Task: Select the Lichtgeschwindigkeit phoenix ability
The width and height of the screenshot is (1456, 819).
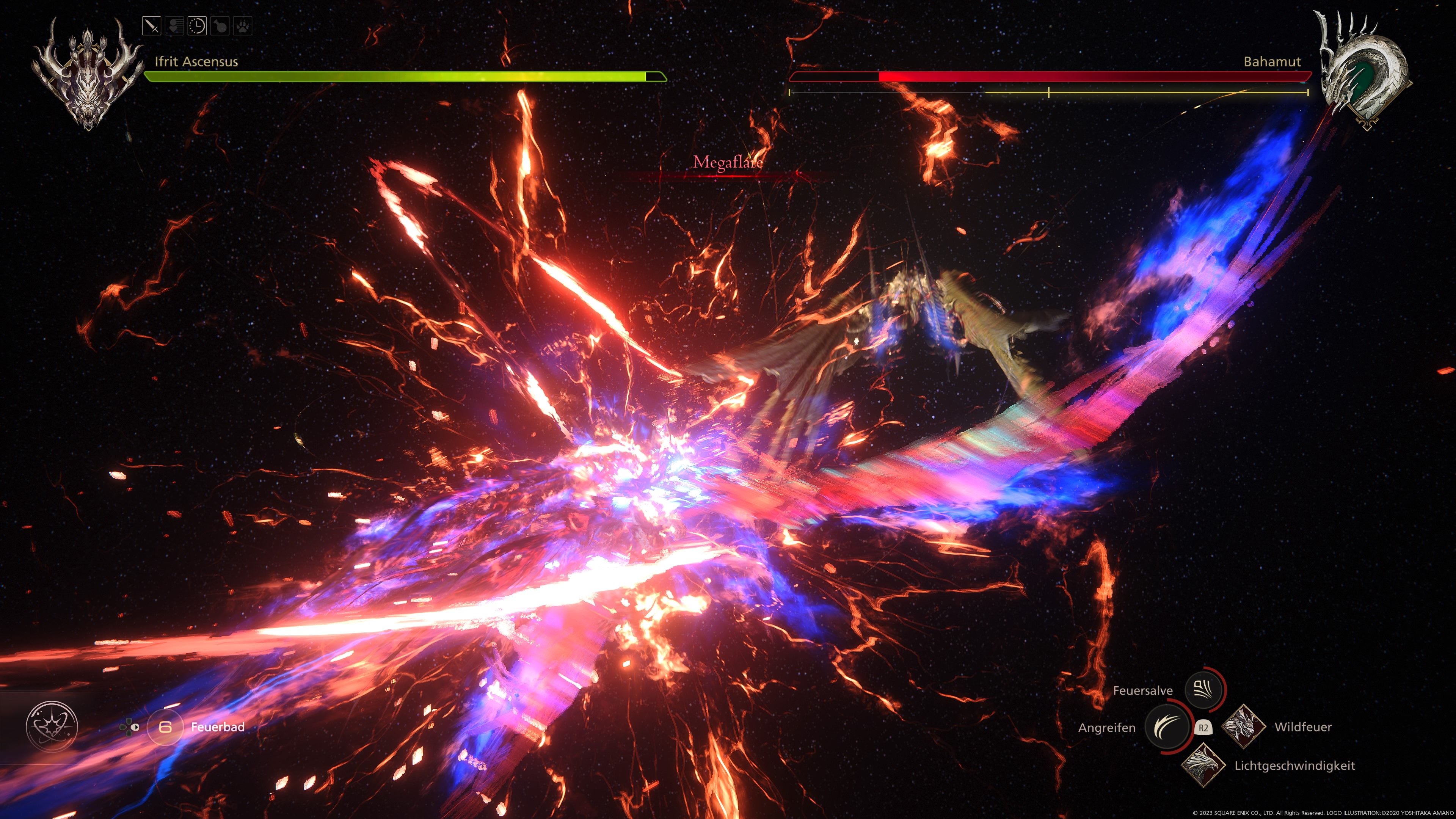Action: (1203, 765)
